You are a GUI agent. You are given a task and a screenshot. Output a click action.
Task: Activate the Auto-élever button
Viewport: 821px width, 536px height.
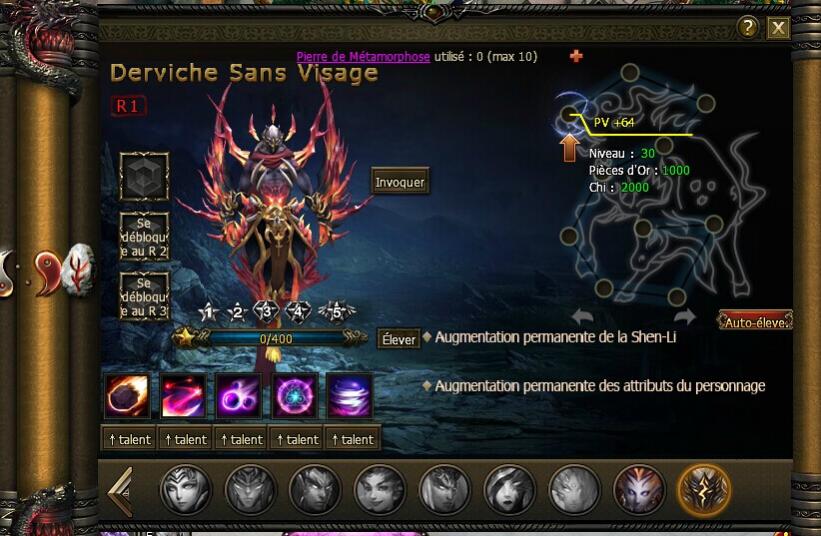(x=755, y=321)
